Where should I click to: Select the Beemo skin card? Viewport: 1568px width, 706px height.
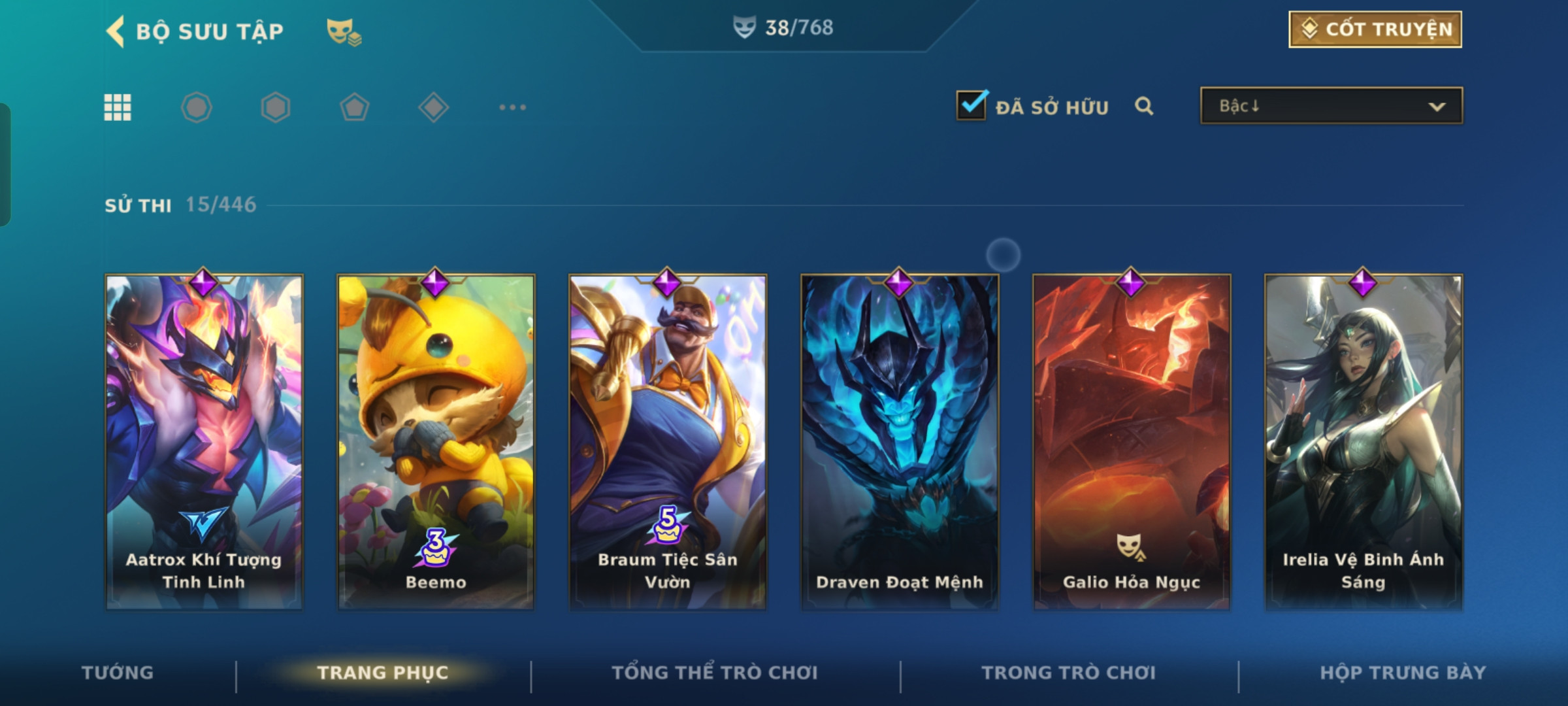[436, 442]
